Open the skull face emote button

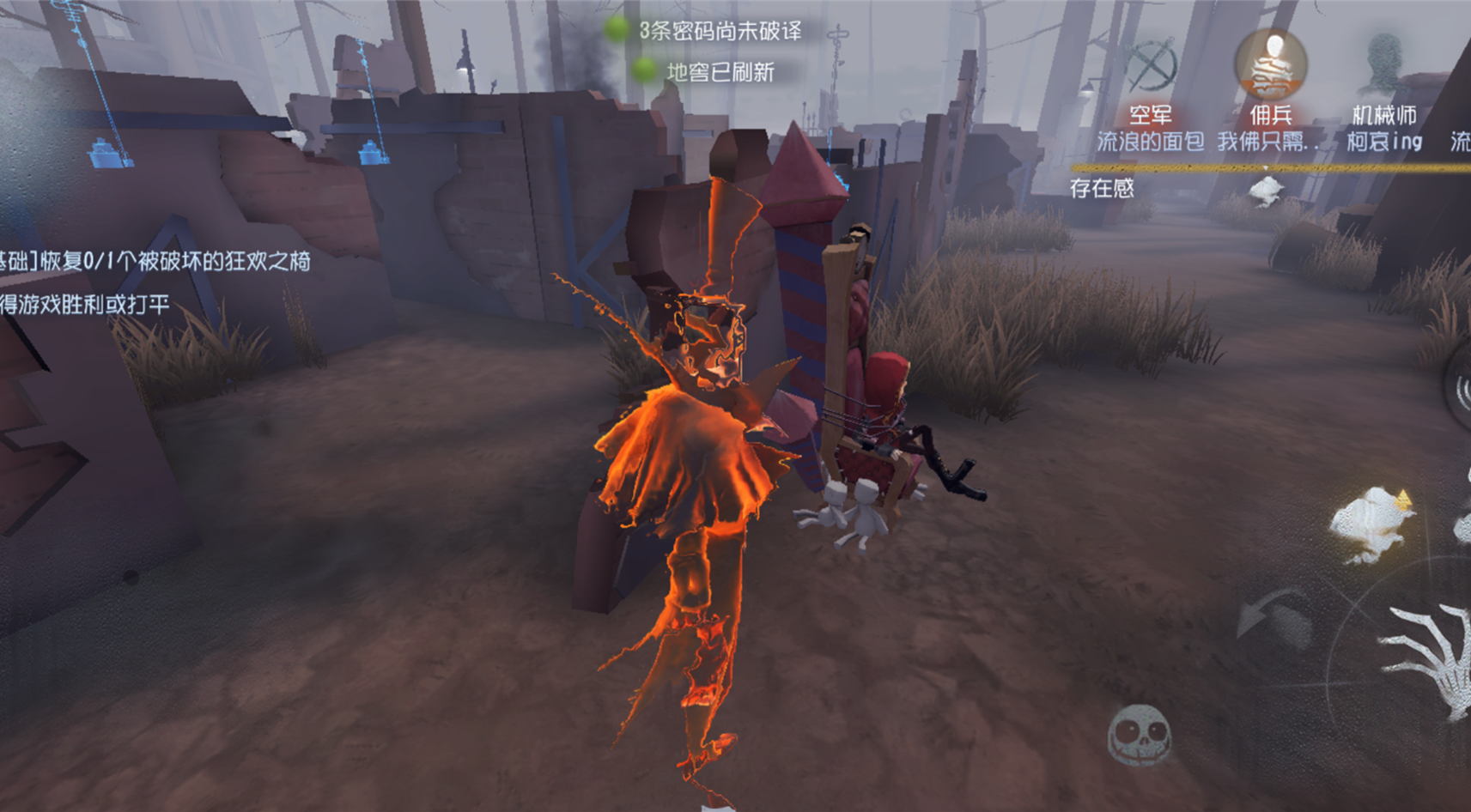[x=1139, y=734]
